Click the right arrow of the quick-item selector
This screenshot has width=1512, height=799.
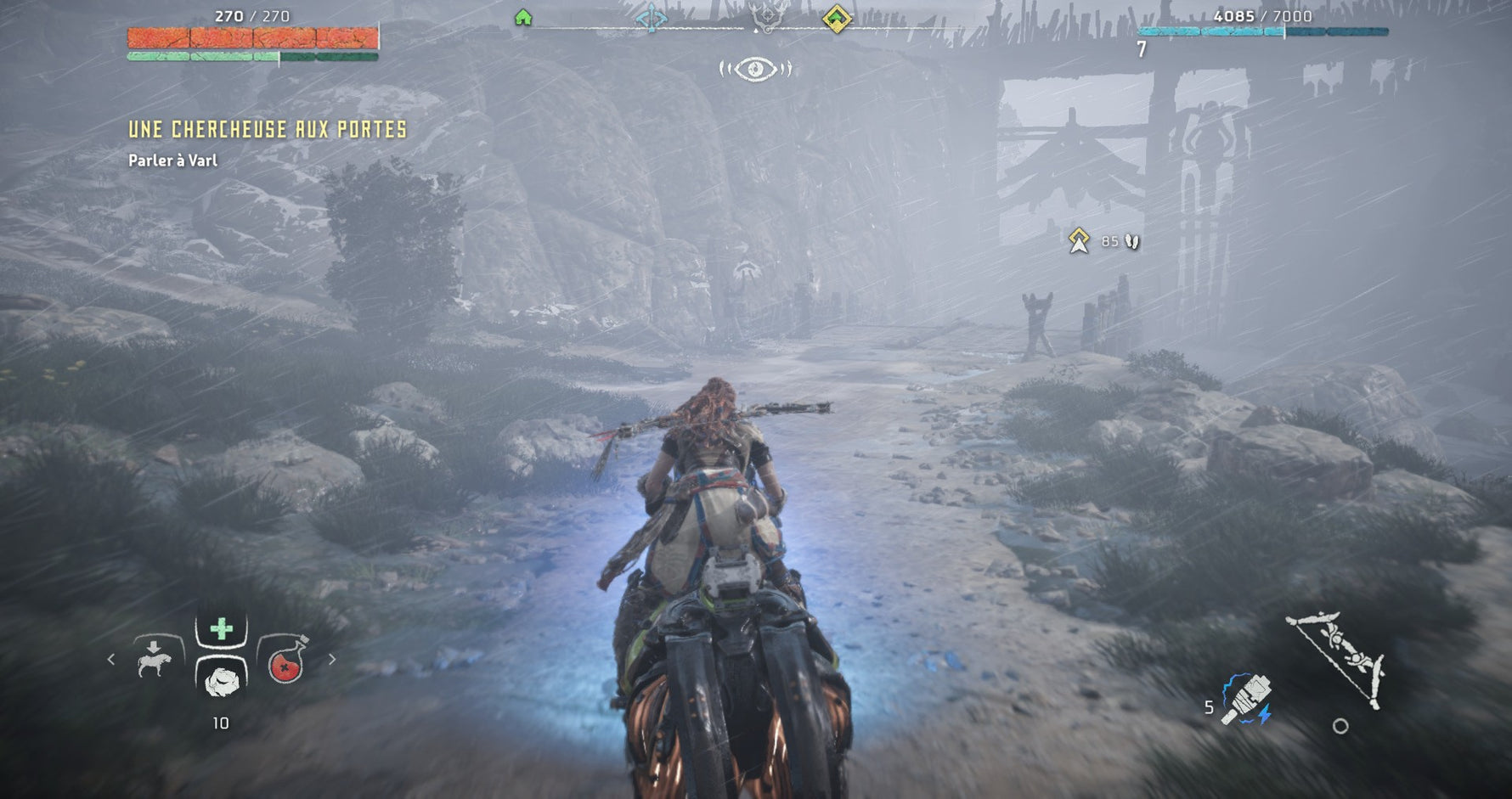click(x=332, y=659)
